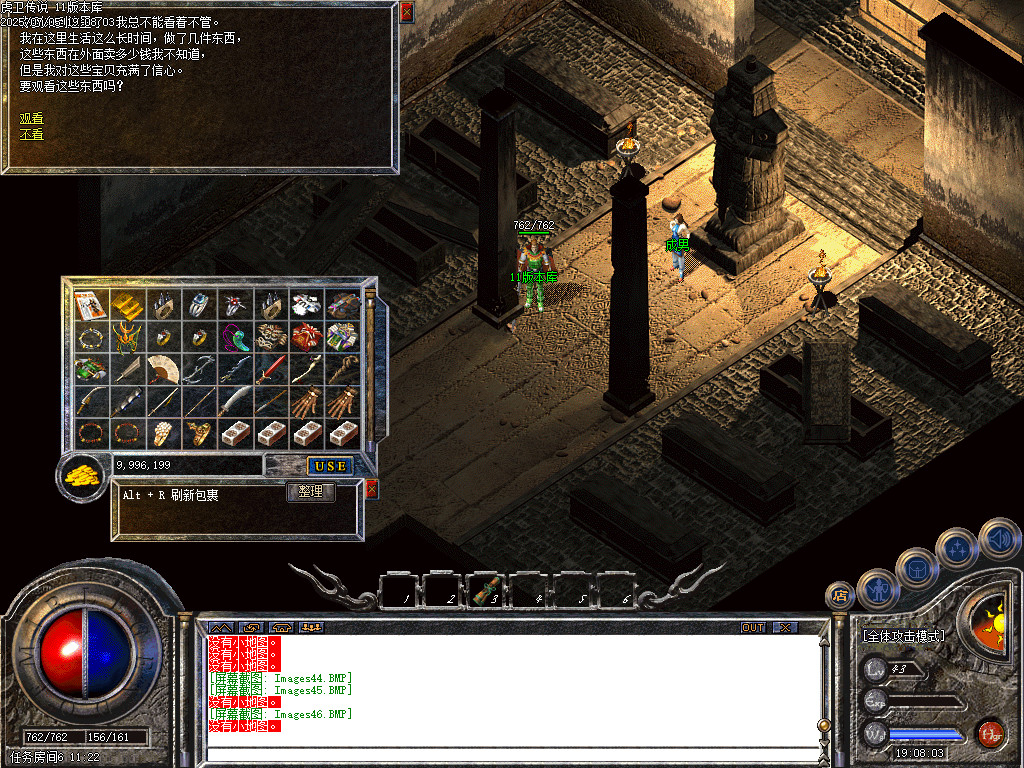Click the OUT button above chat
The height and width of the screenshot is (768, 1024).
pyautogui.click(x=753, y=627)
